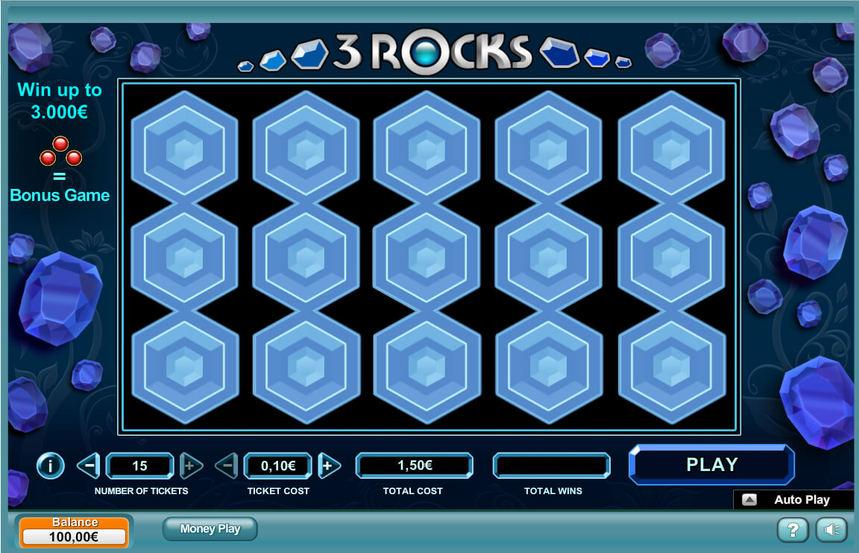Decrease the number of tickets

(x=88, y=465)
